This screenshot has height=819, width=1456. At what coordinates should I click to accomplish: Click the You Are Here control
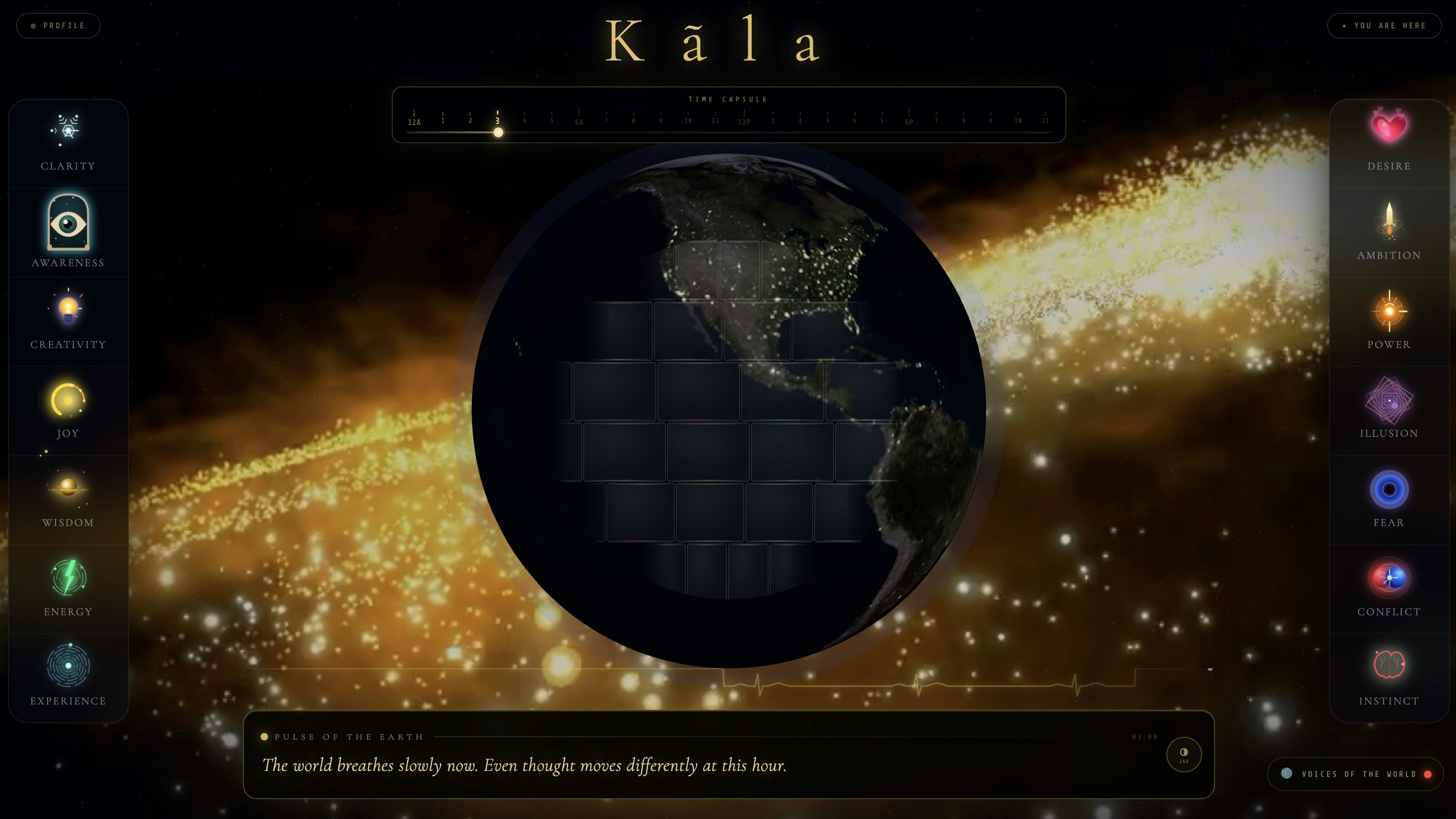click(x=1383, y=25)
